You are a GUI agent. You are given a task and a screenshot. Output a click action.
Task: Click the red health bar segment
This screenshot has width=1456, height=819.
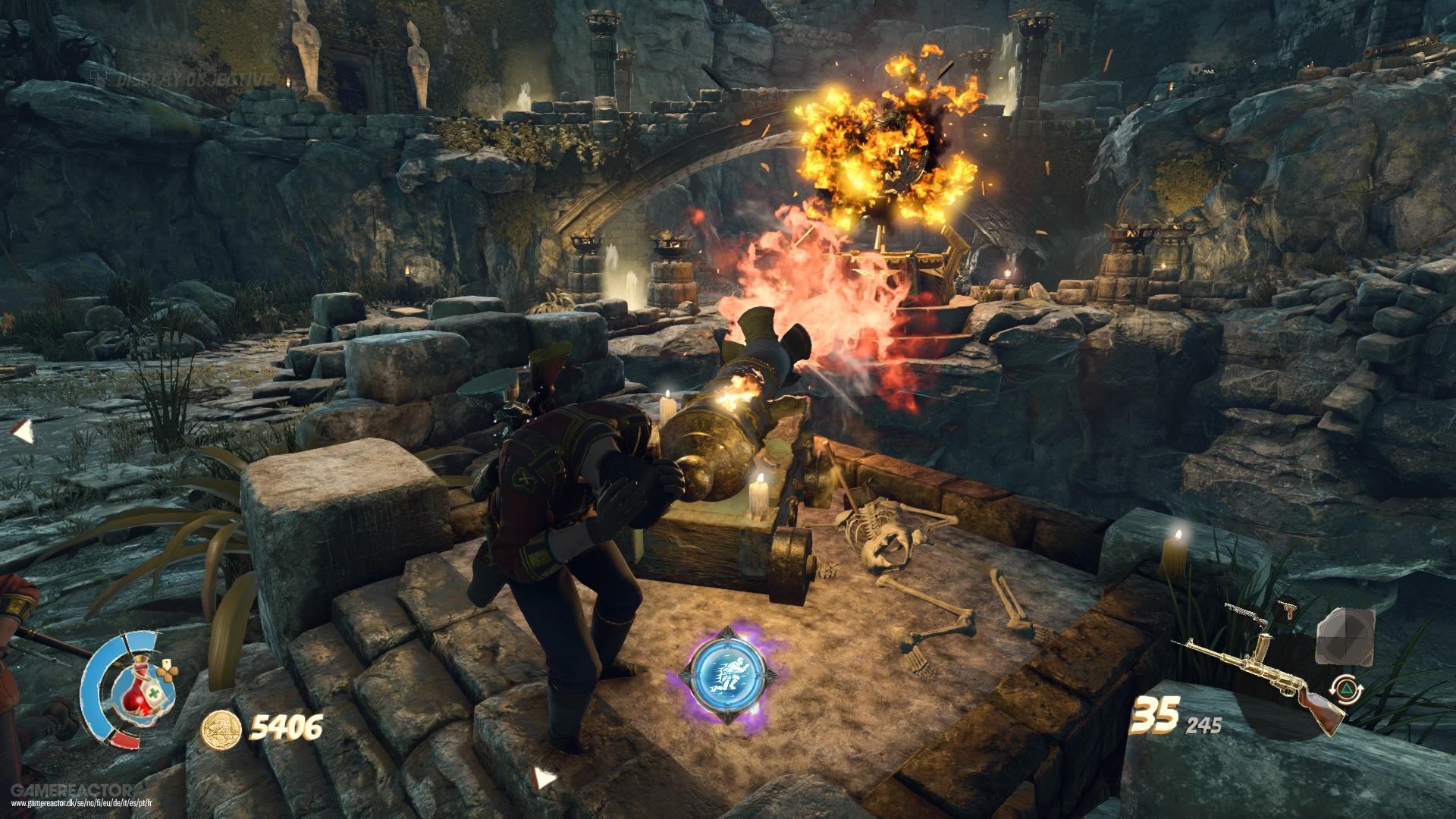click(125, 741)
